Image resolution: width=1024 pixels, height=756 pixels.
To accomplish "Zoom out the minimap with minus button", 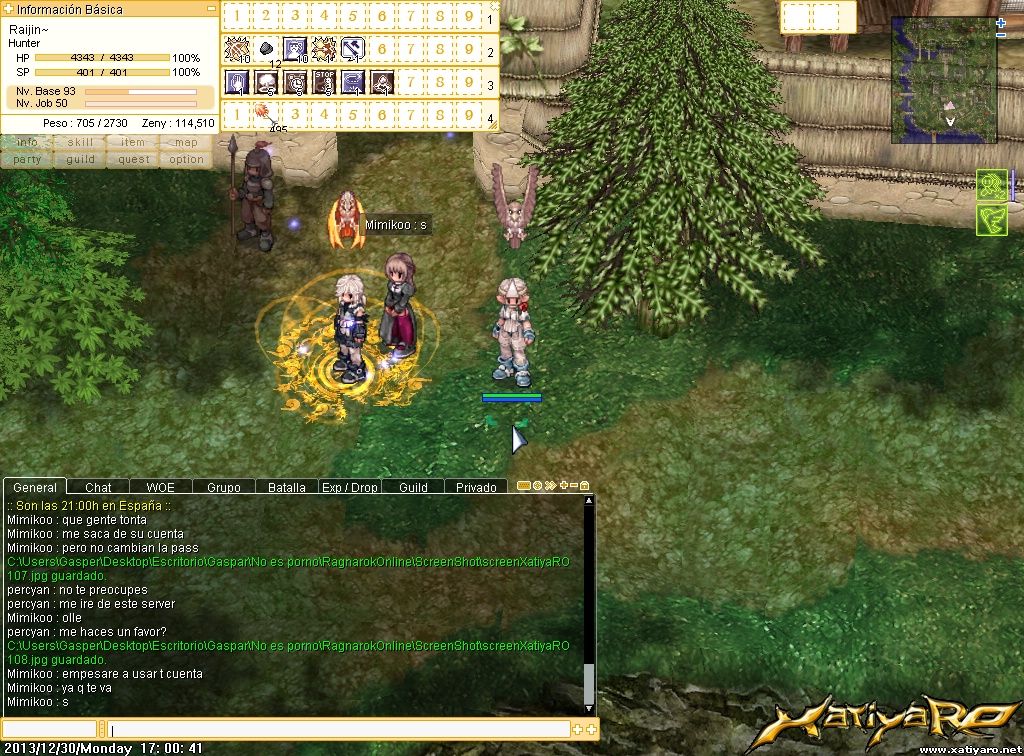I will coord(1001,36).
